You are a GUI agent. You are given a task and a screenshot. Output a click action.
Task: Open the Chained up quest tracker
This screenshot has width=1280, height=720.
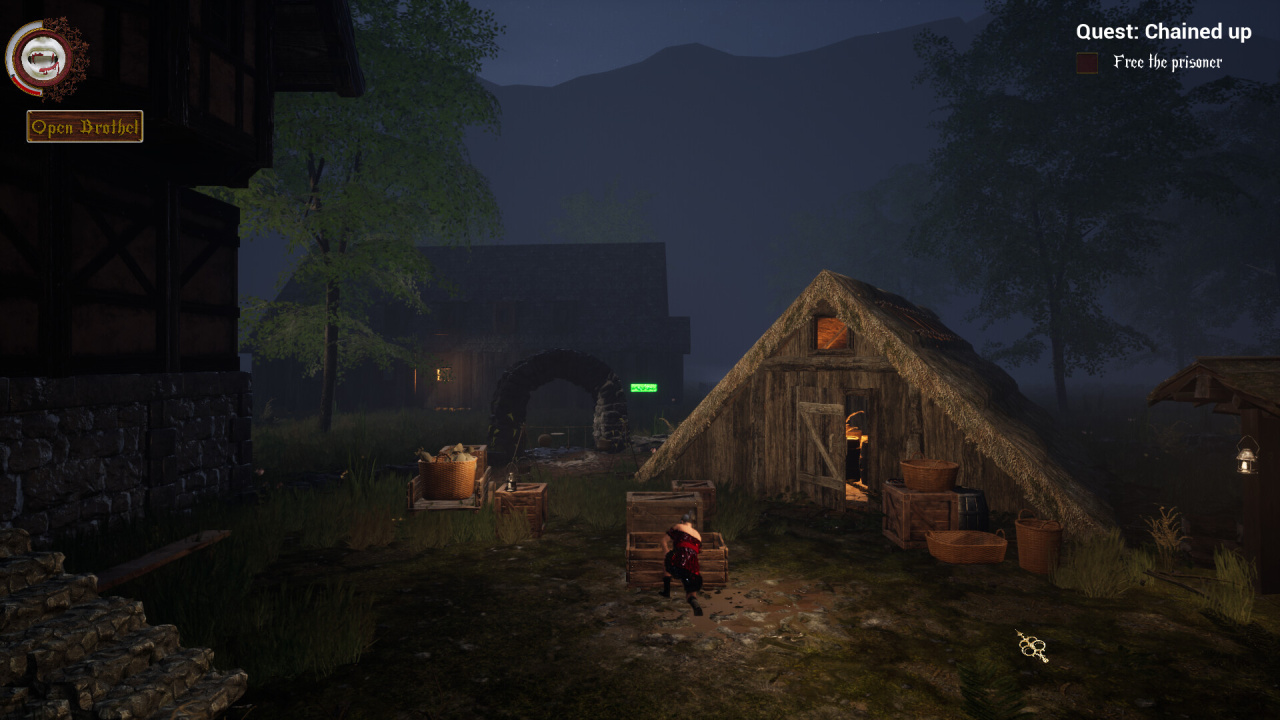[1163, 32]
